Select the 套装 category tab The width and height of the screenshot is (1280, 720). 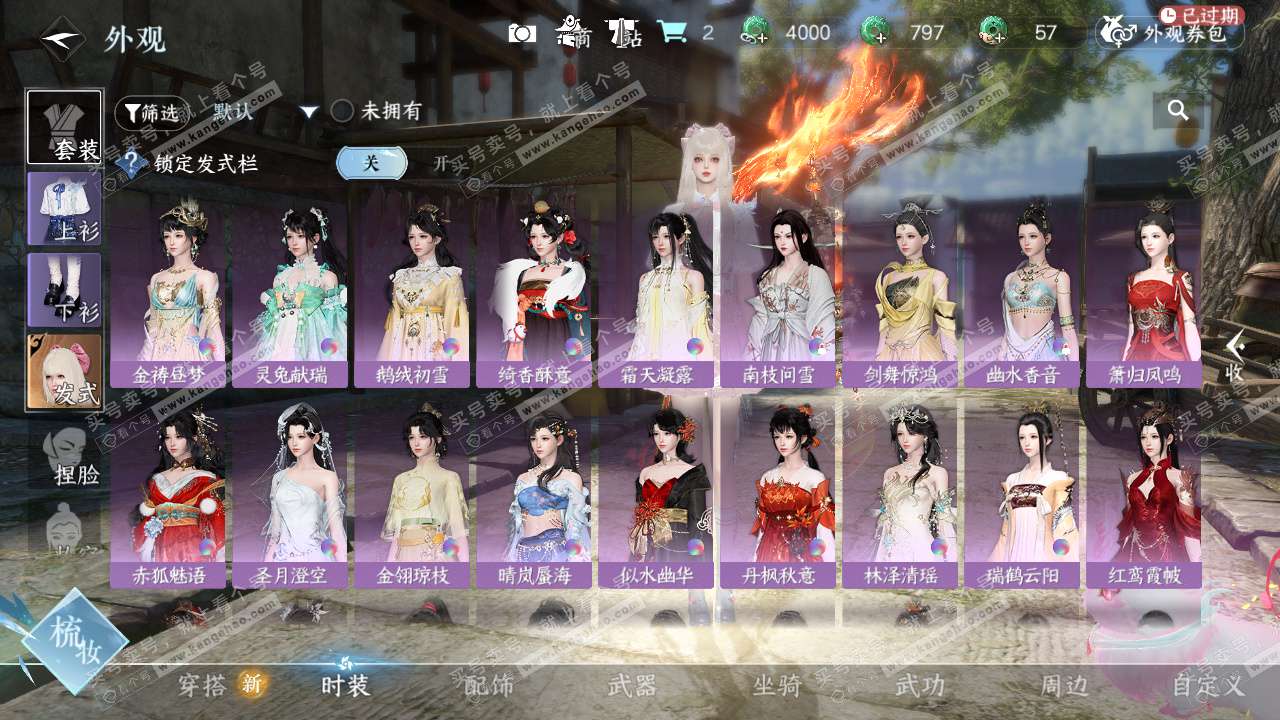tap(65, 127)
